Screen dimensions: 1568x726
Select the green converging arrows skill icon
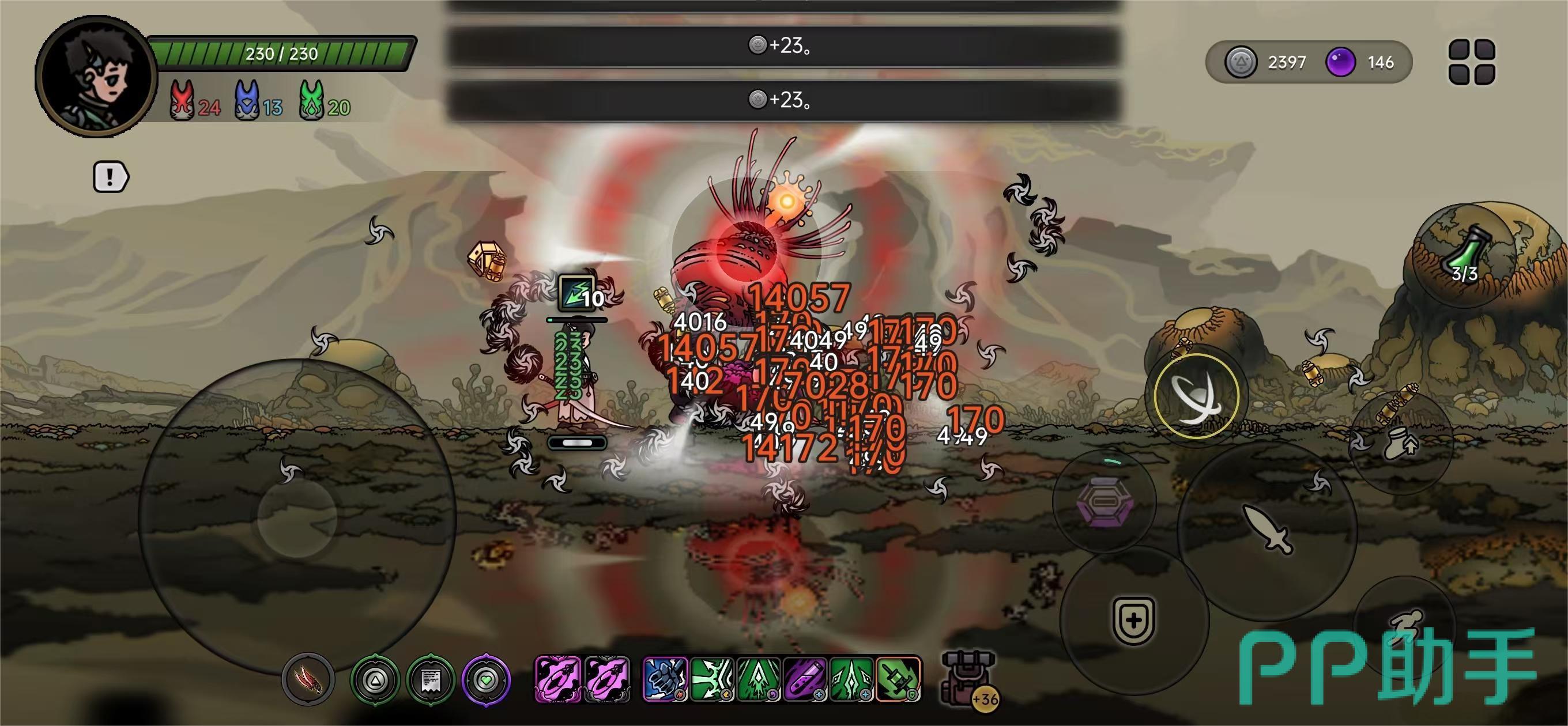pos(712,679)
